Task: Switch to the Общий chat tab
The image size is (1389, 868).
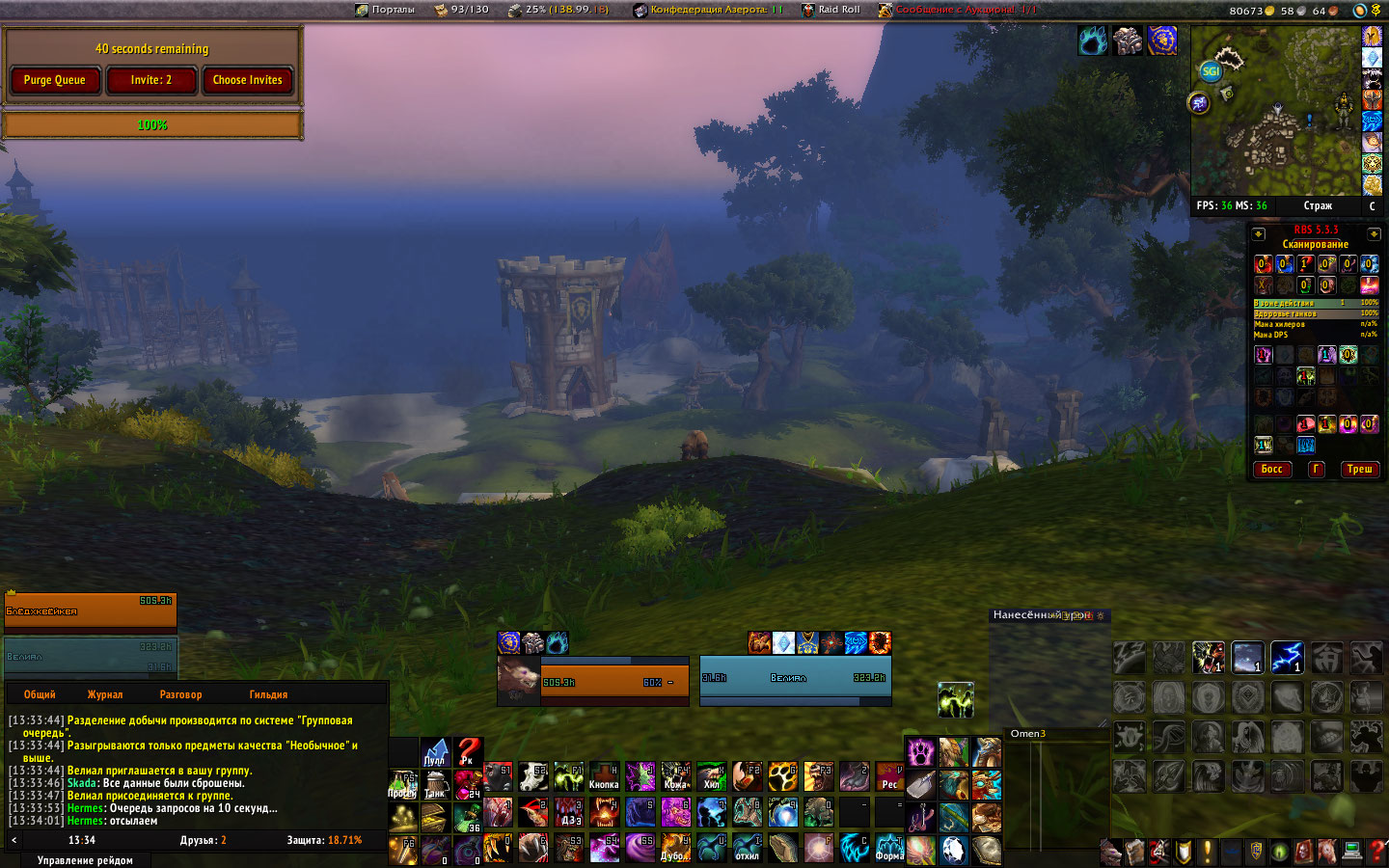Action: (40, 694)
